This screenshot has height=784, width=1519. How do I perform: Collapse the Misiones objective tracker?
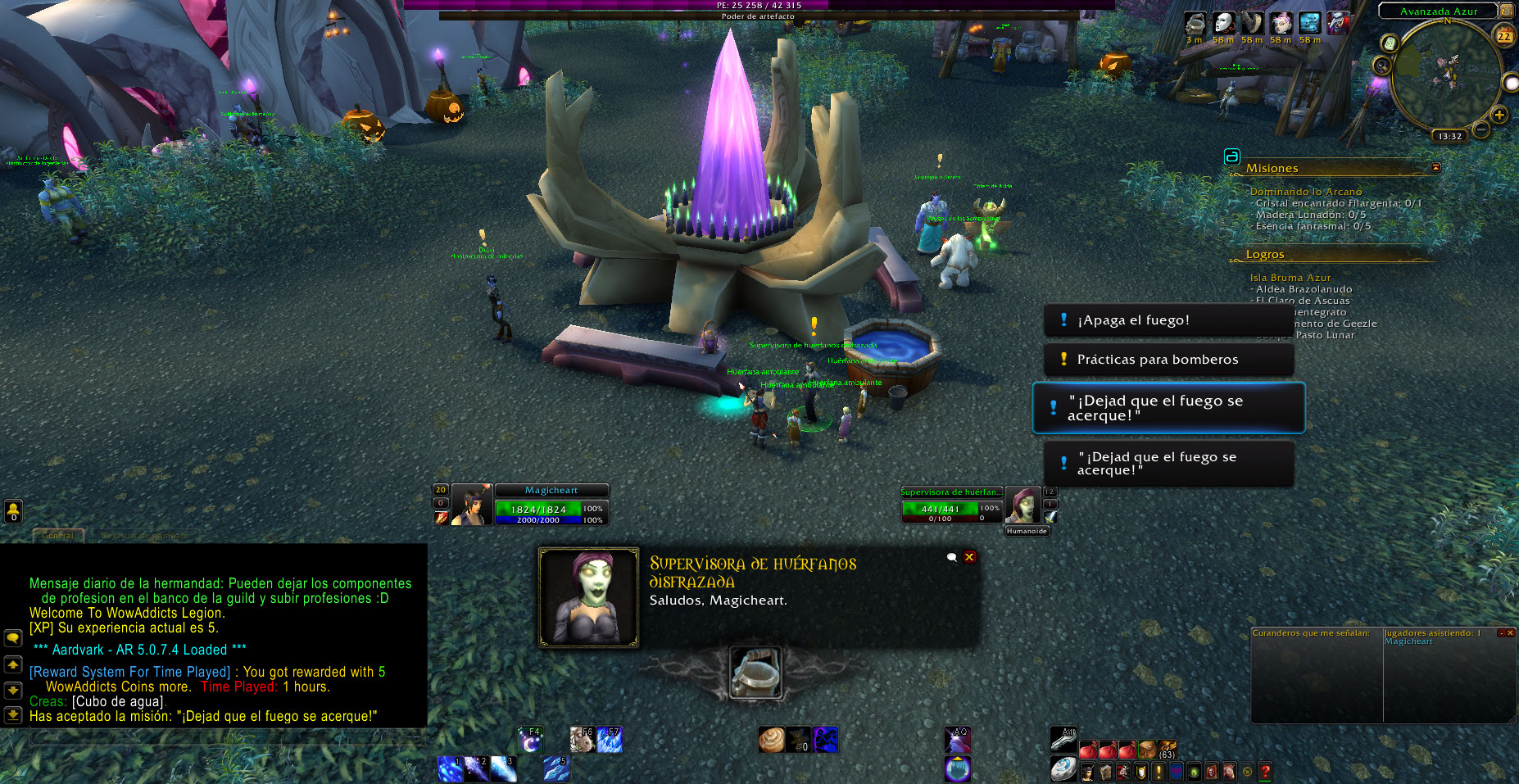pyautogui.click(x=1435, y=167)
